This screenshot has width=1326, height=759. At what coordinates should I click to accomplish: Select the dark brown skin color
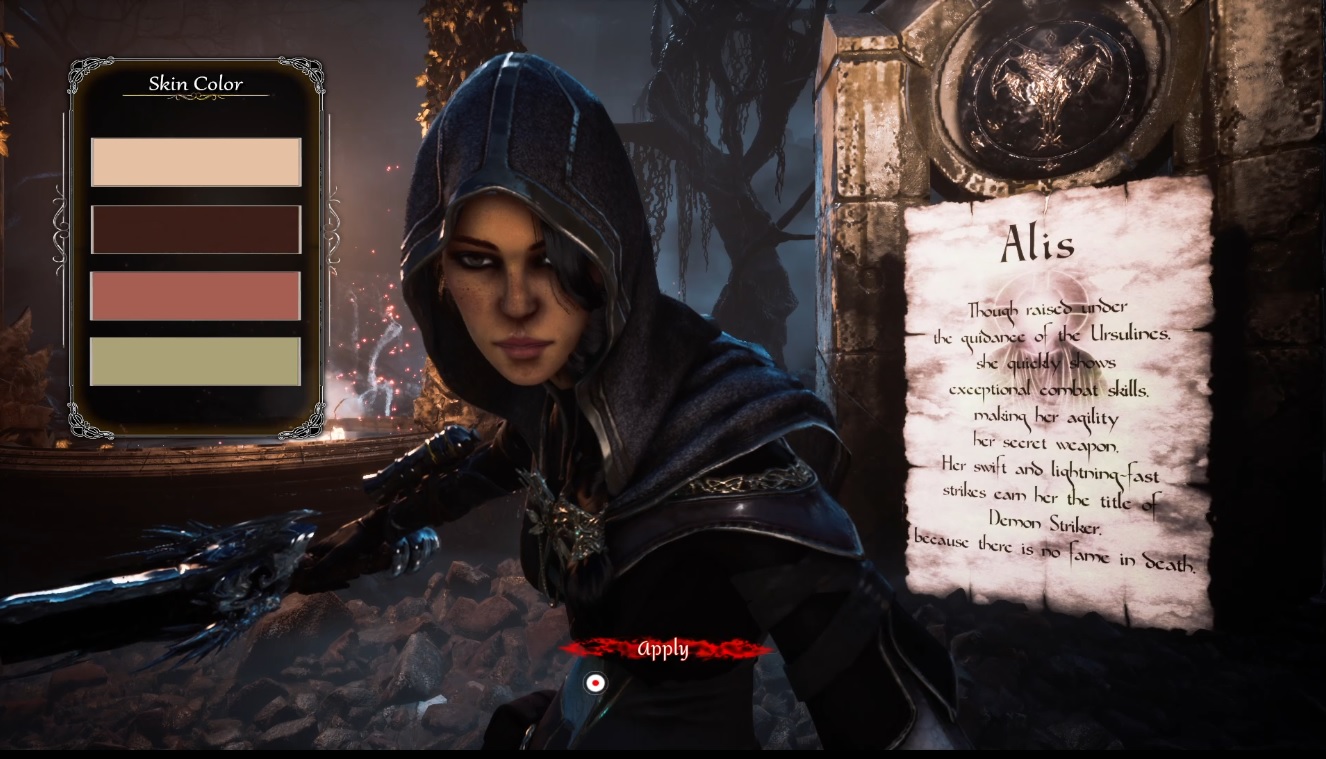pos(196,229)
